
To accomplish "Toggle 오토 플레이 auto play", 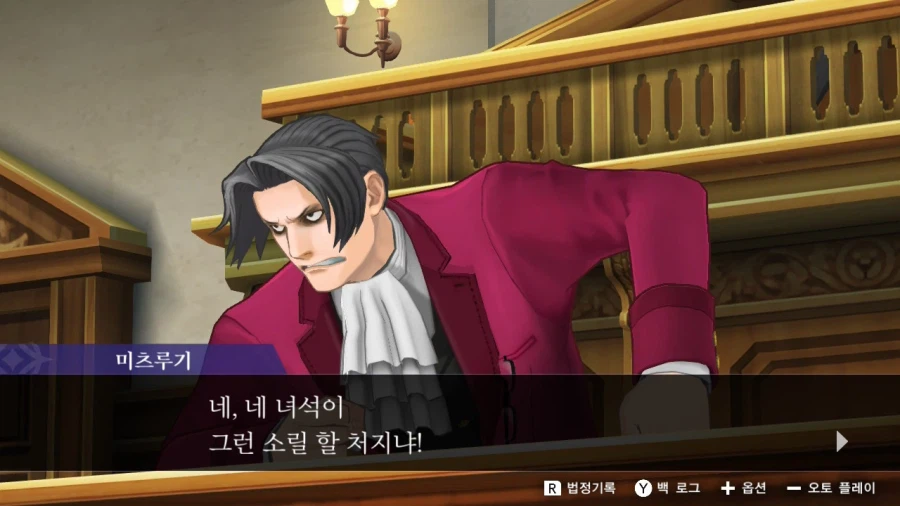I will coord(831,488).
